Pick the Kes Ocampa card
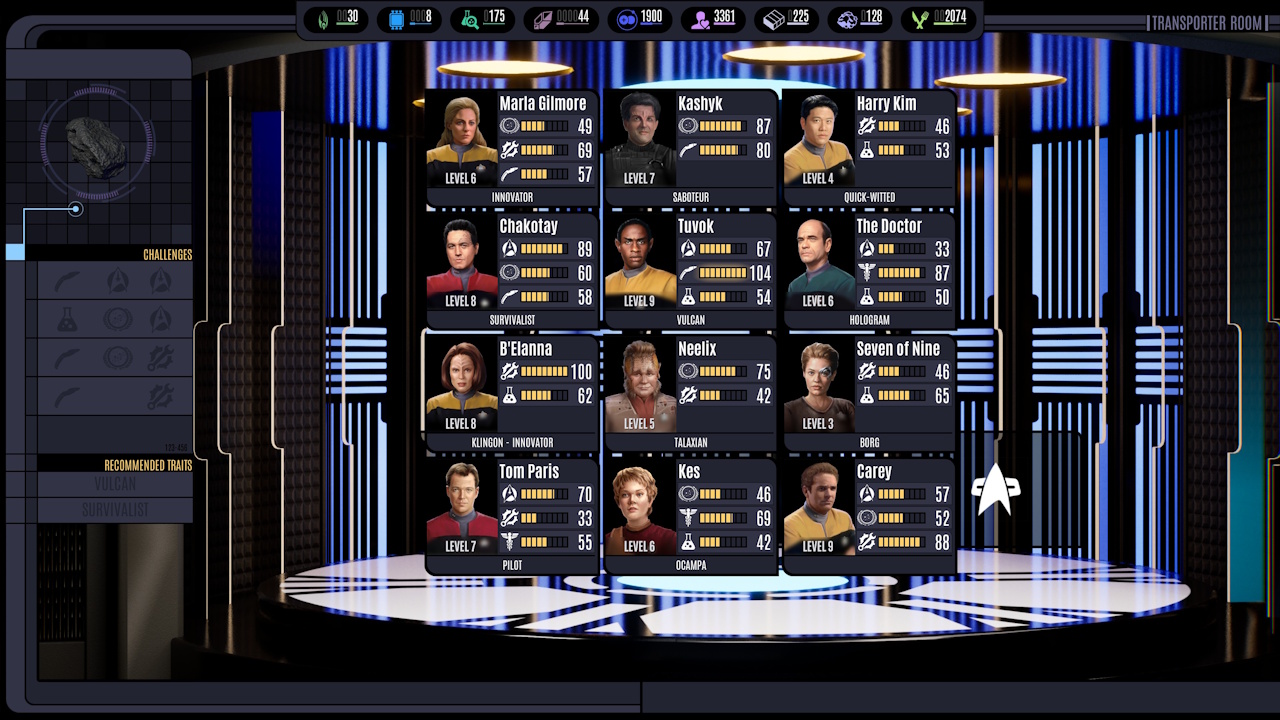This screenshot has height=720, width=1280. coord(690,516)
